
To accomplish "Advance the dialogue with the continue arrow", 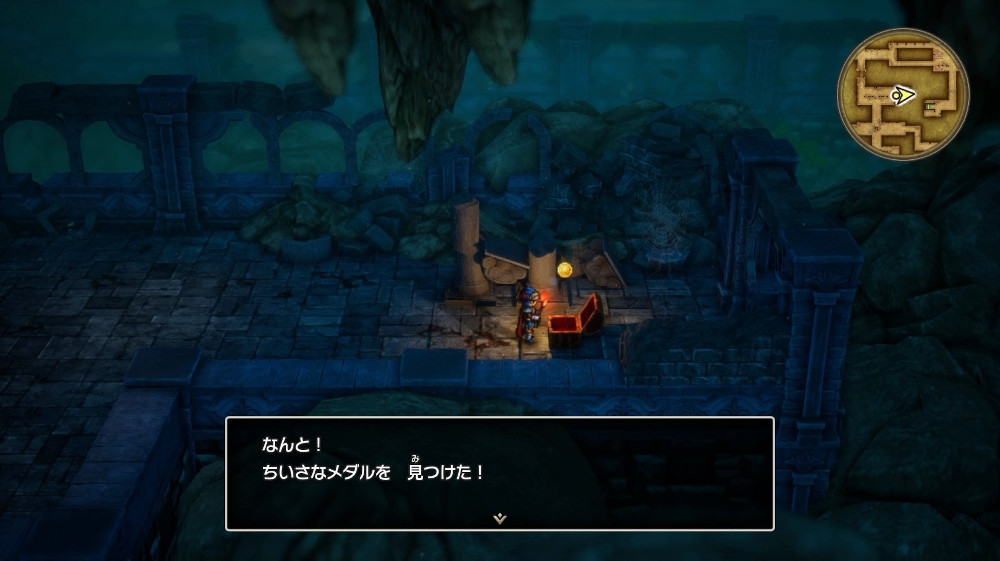I will point(499,518).
